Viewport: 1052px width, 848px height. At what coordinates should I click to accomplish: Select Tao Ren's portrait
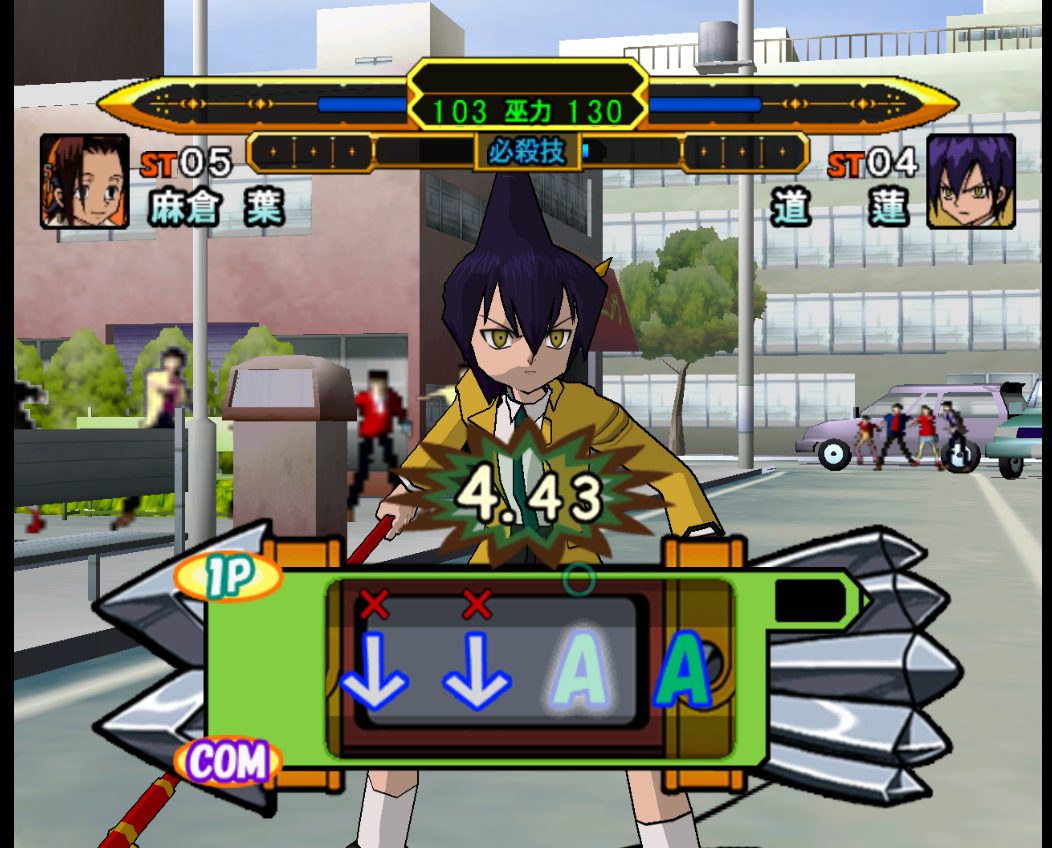click(970, 181)
